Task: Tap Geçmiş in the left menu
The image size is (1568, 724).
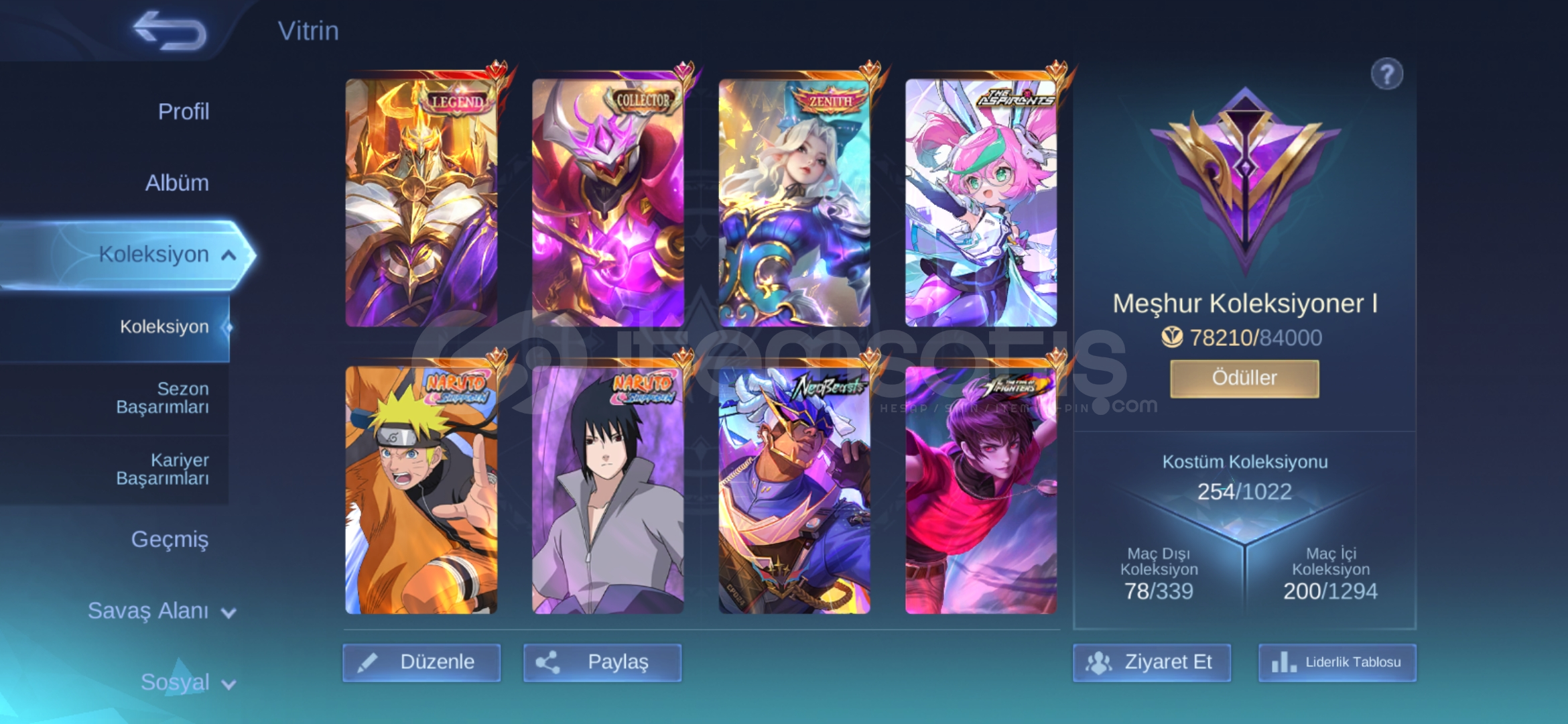Action: coord(172,538)
